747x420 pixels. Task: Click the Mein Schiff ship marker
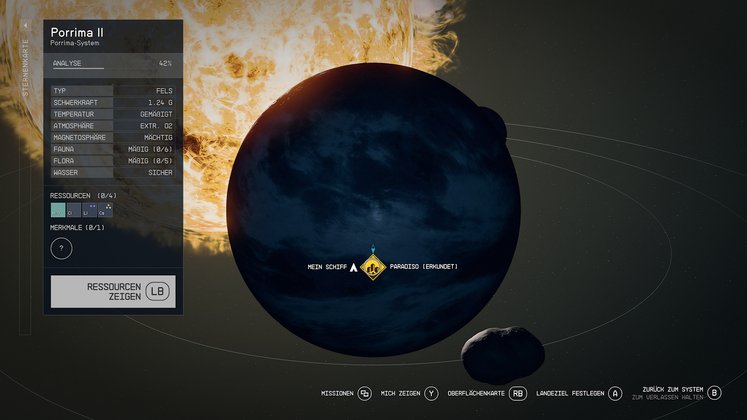pos(352,267)
